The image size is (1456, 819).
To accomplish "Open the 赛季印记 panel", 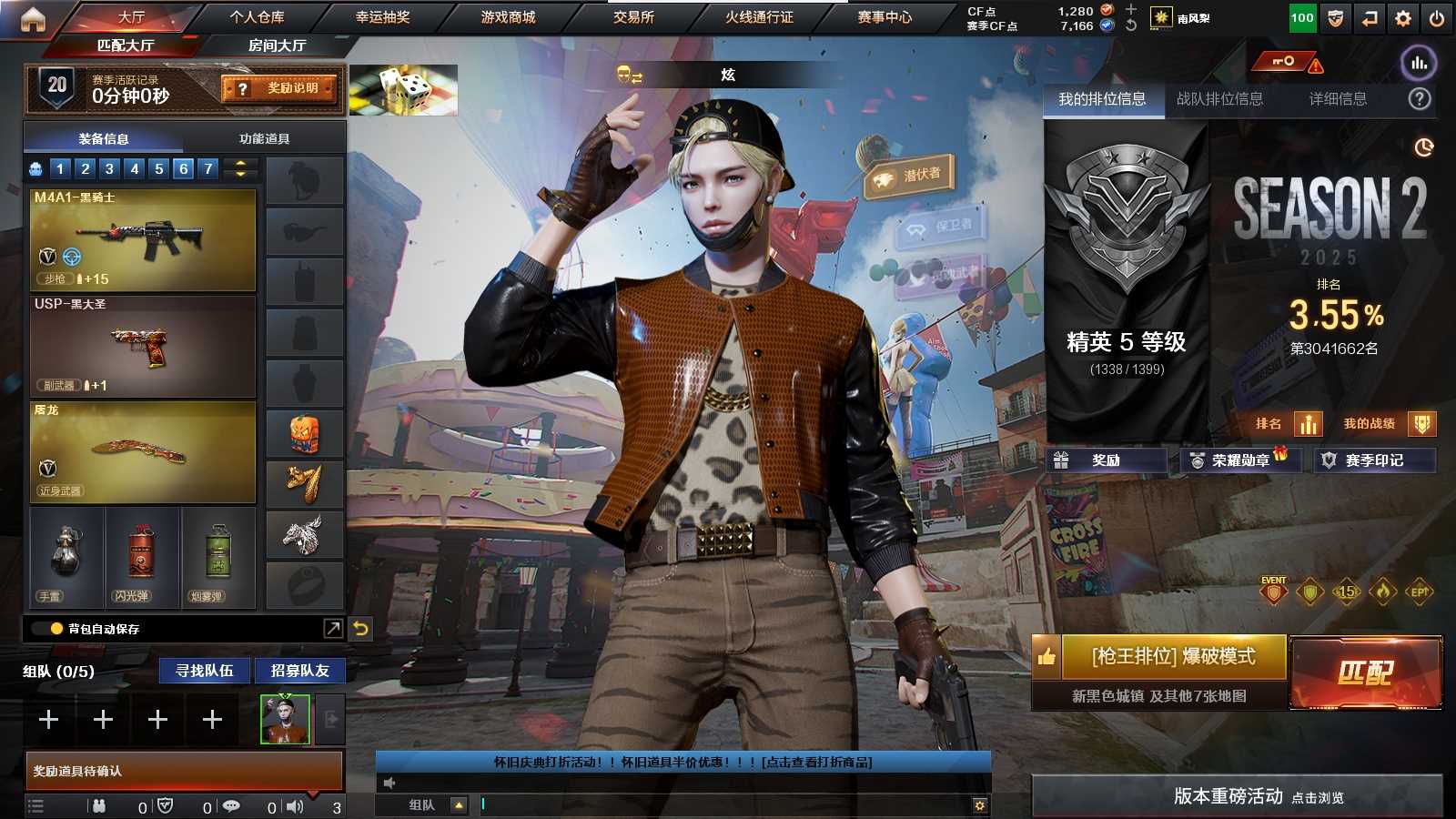I will [x=1374, y=460].
